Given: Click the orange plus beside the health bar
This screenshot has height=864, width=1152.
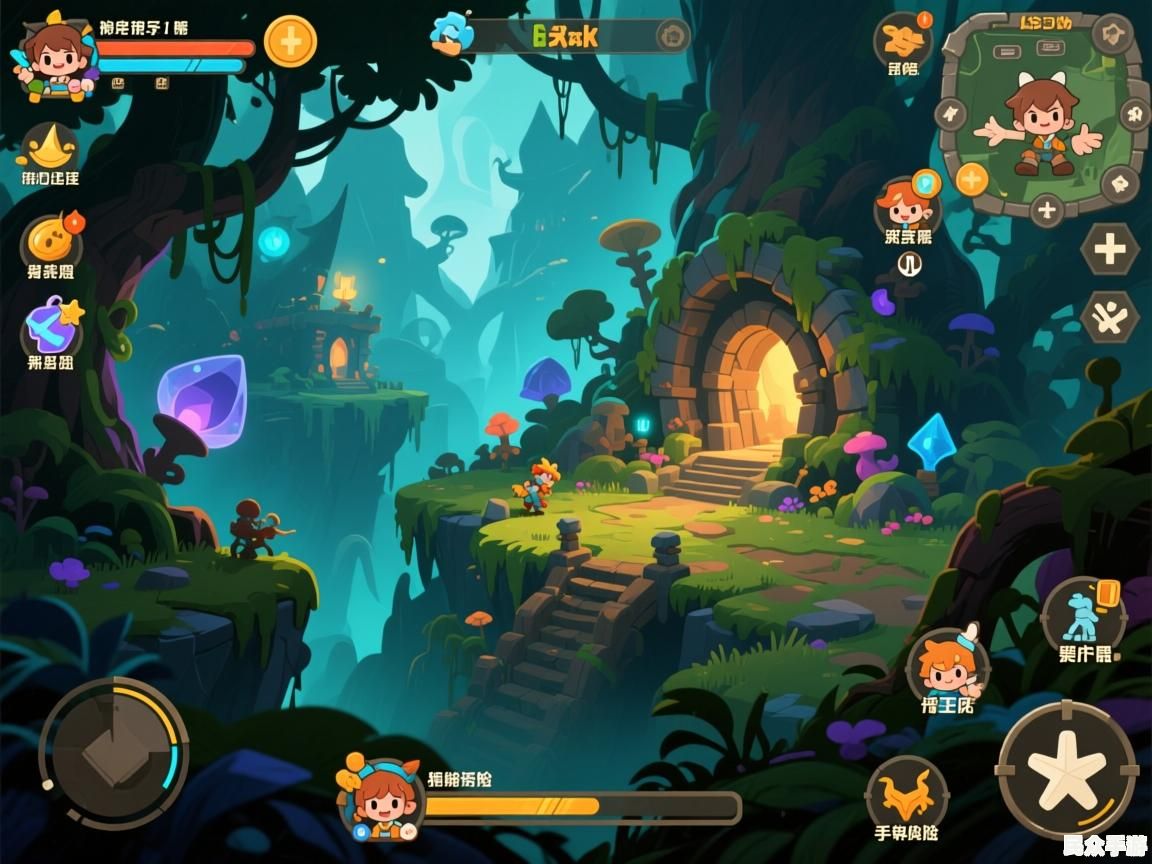Looking at the screenshot, I should click(290, 42).
